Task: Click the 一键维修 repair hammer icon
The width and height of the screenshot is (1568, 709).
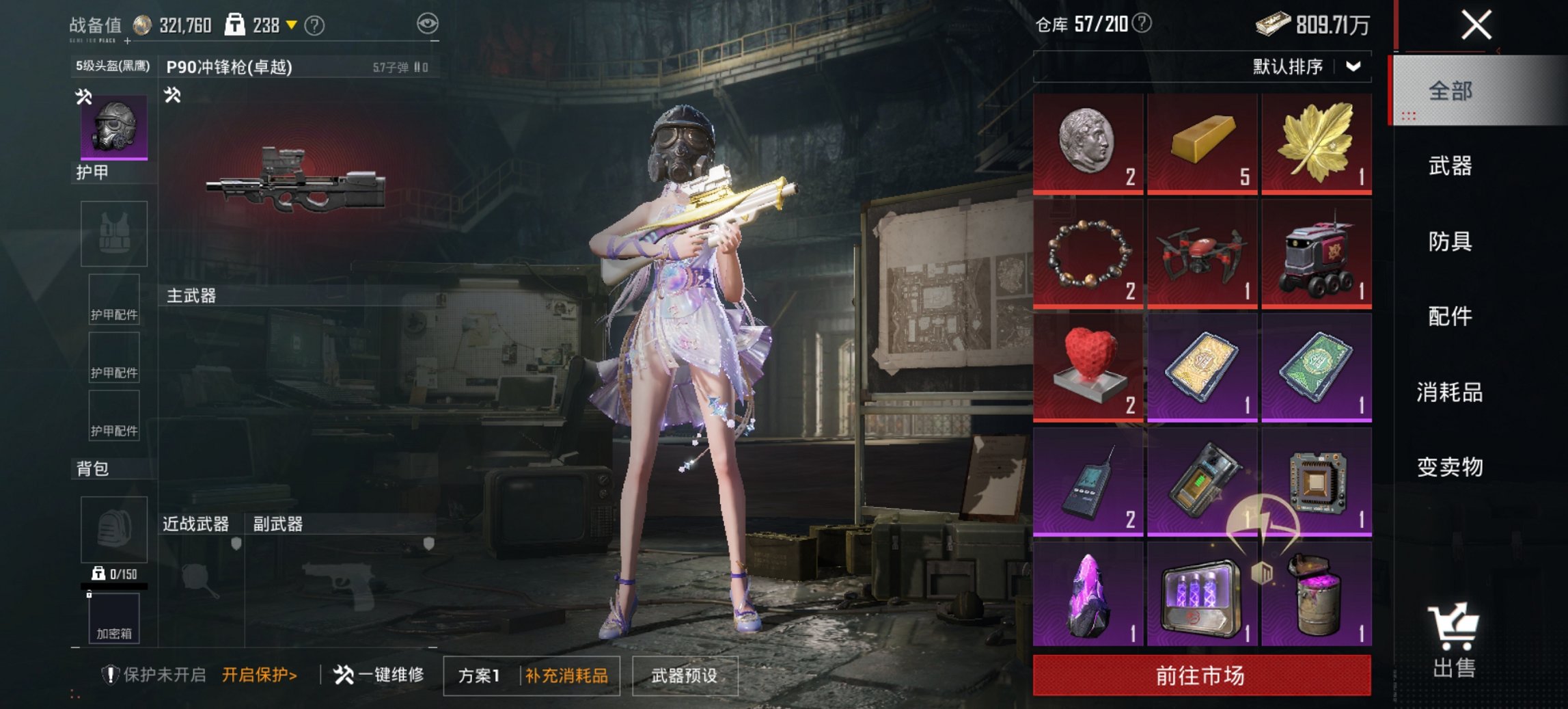Action: point(342,672)
